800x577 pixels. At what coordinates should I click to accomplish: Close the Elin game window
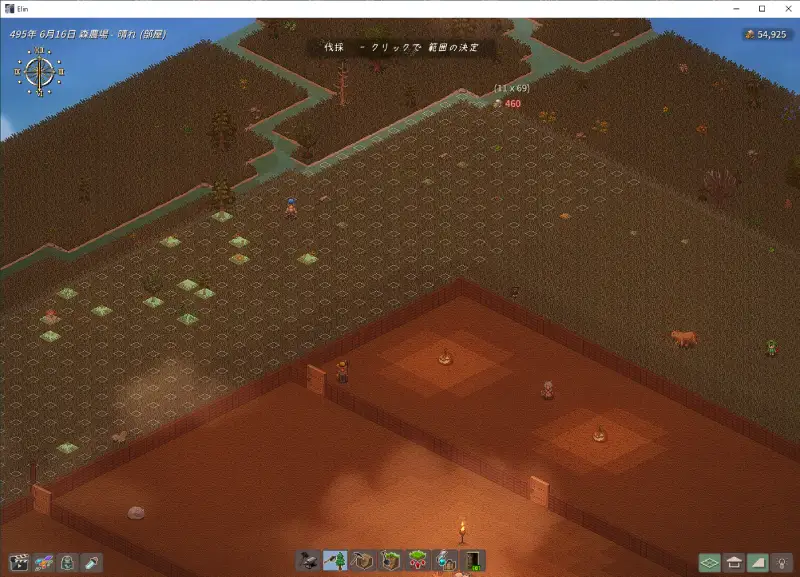pos(785,9)
